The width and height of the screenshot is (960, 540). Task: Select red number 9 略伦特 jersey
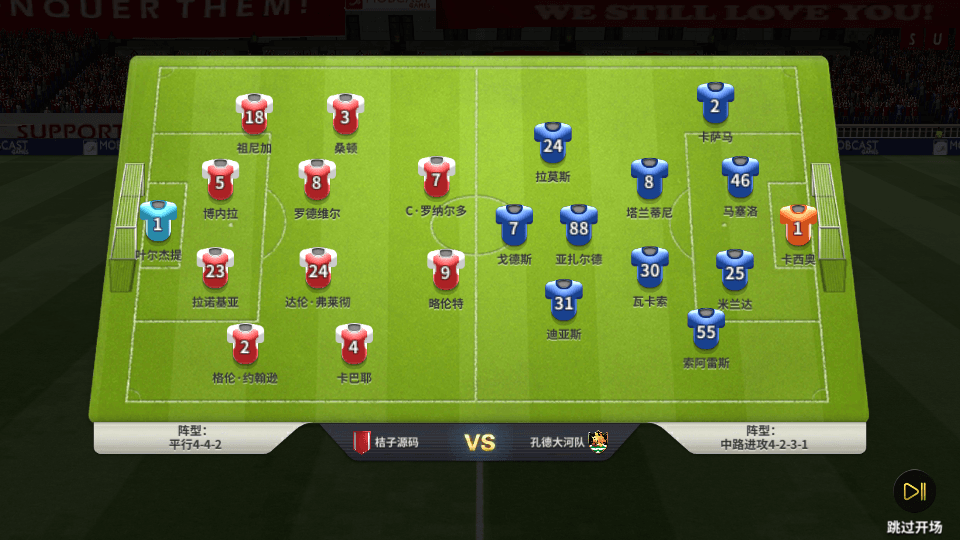coord(446,271)
